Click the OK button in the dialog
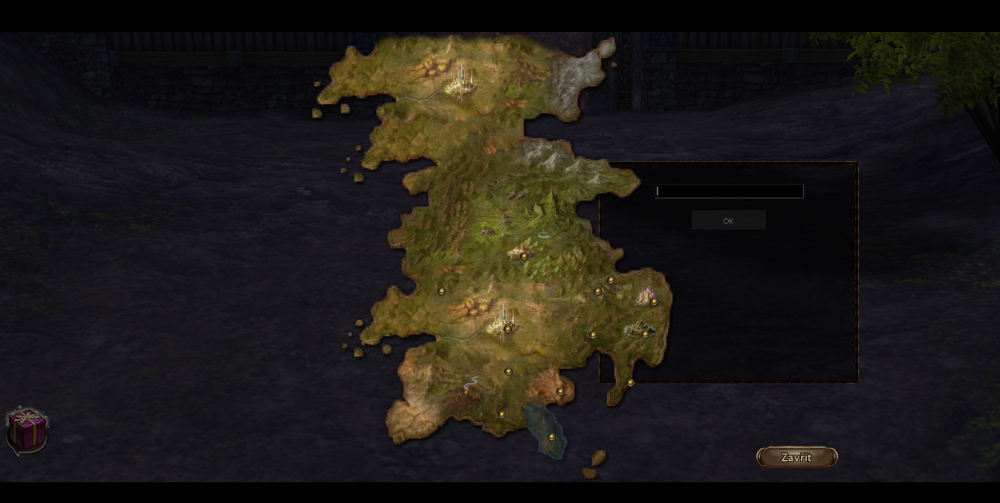The width and height of the screenshot is (1000, 503). tap(728, 220)
